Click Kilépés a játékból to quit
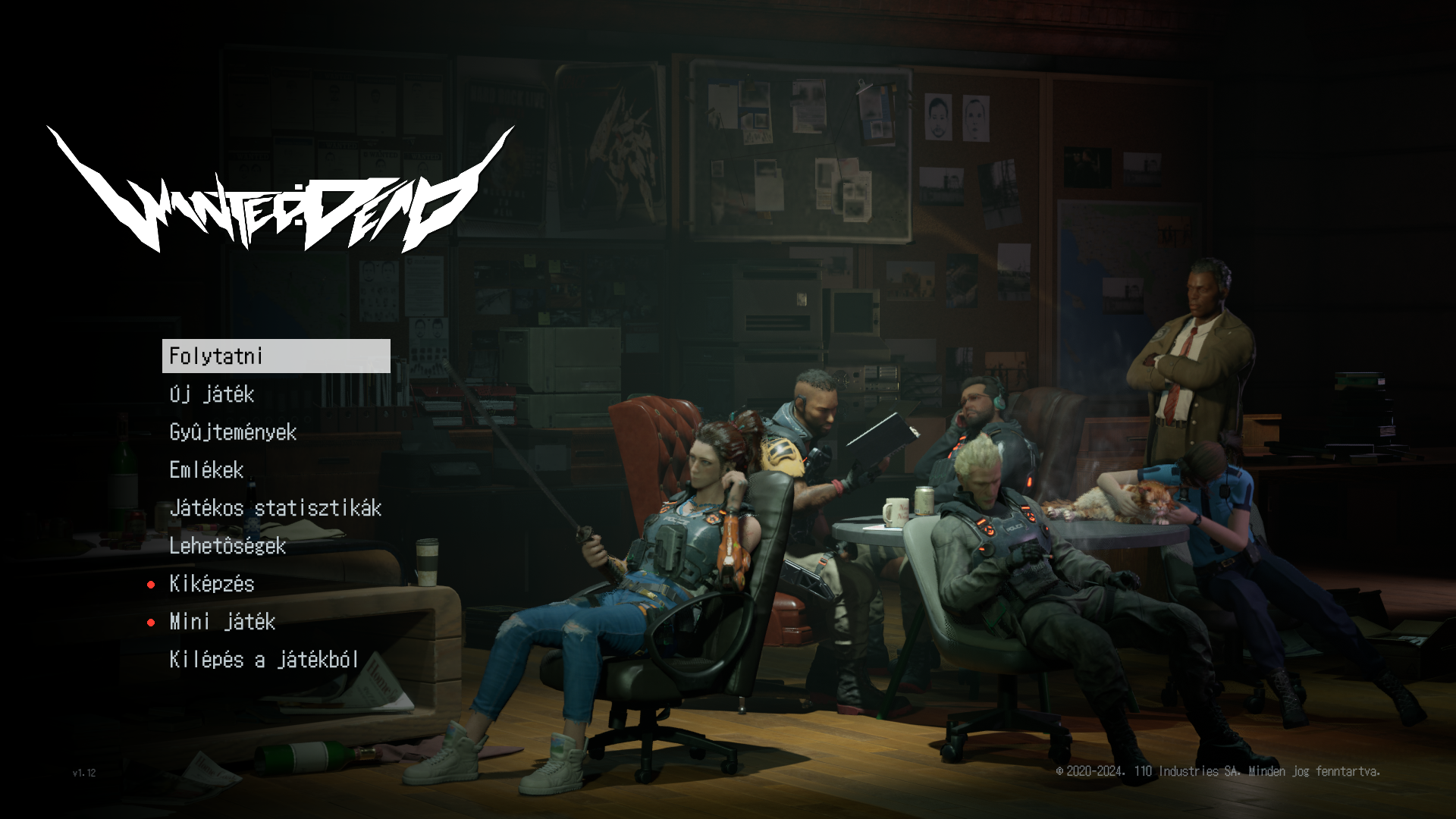Image resolution: width=1456 pixels, height=819 pixels. coord(264,660)
